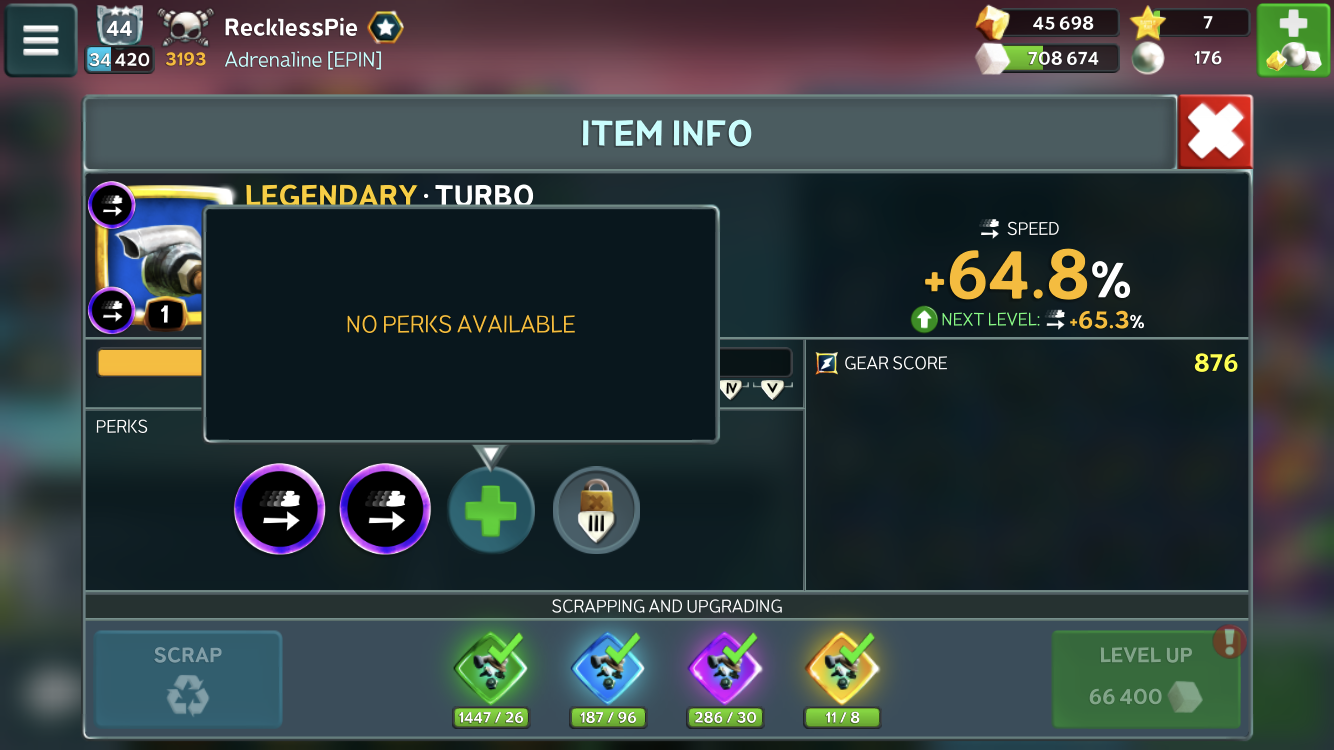Add a perk with the green plus slot
This screenshot has width=1334, height=750.
(491, 511)
